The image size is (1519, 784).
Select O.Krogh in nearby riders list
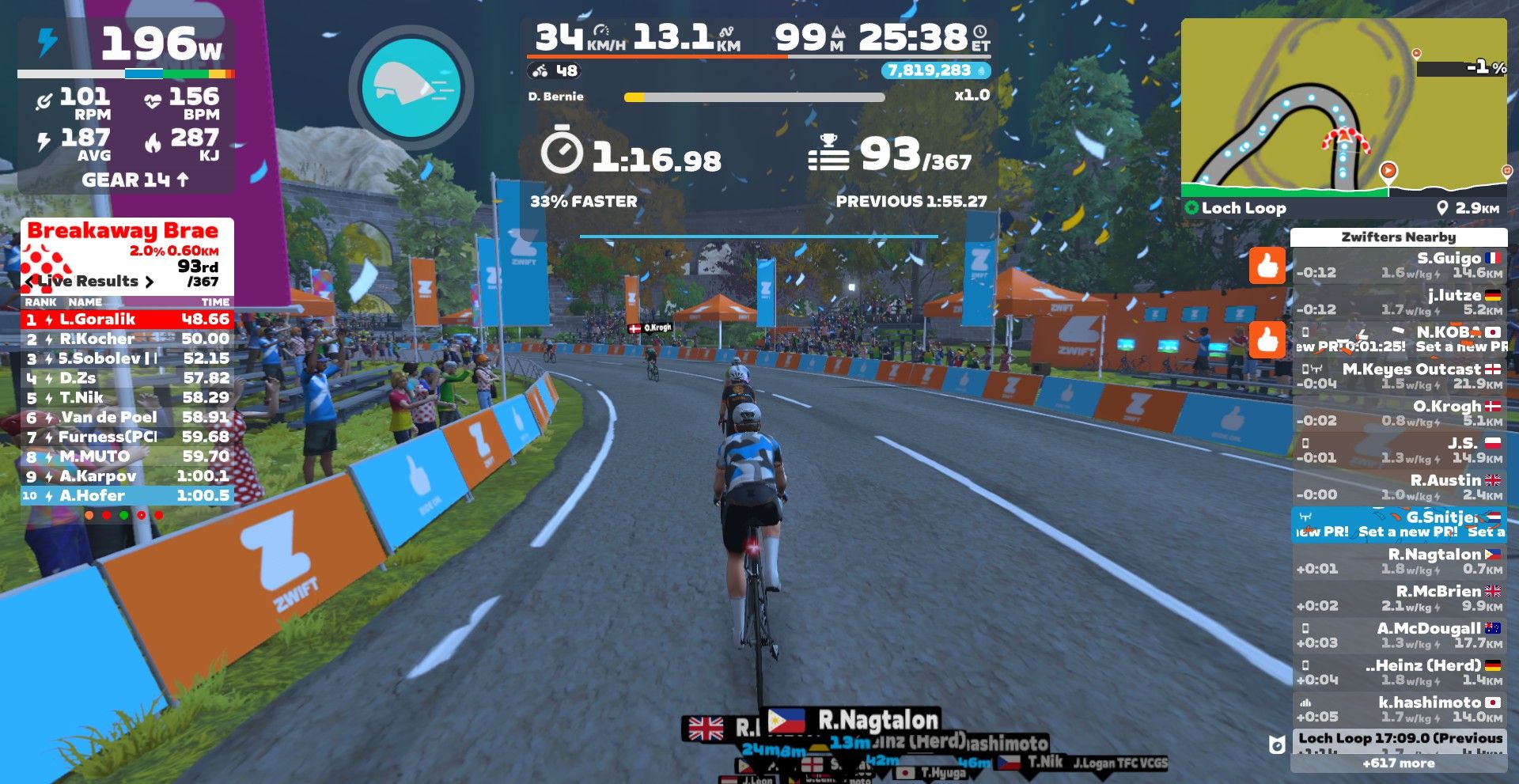pyautogui.click(x=1399, y=414)
